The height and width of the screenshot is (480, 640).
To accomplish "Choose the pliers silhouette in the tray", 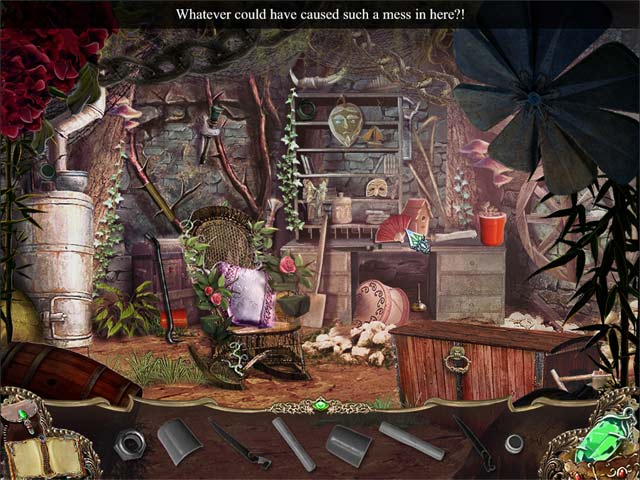I will pyautogui.click(x=473, y=442).
